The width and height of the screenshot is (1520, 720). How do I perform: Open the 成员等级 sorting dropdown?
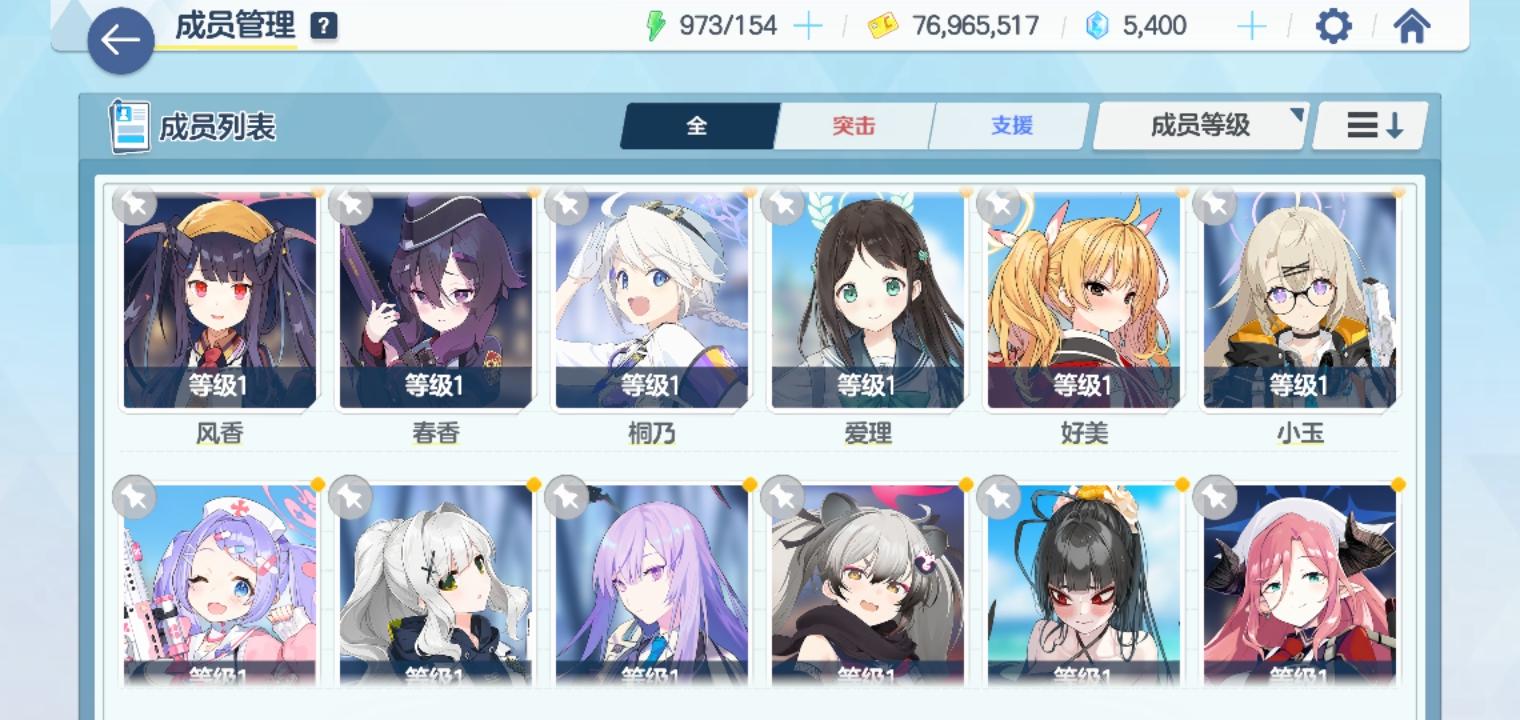pos(1199,125)
